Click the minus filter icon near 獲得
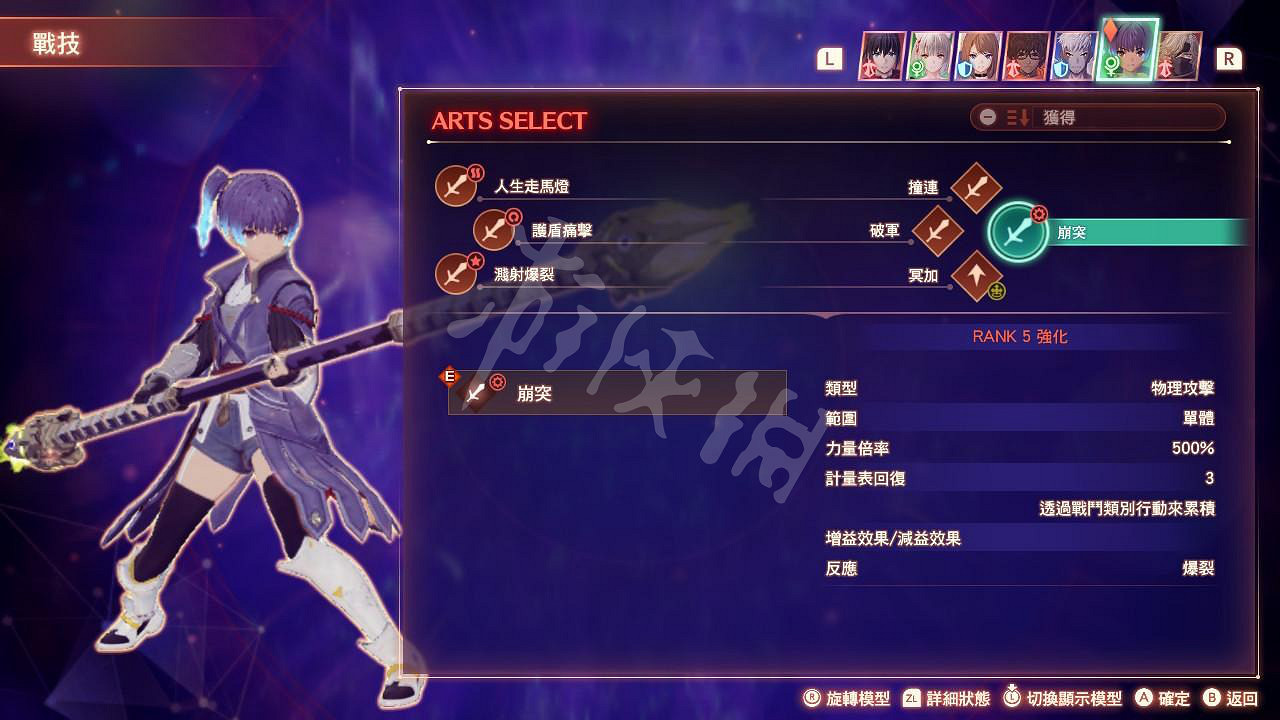Viewport: 1280px width, 720px height. point(986,117)
